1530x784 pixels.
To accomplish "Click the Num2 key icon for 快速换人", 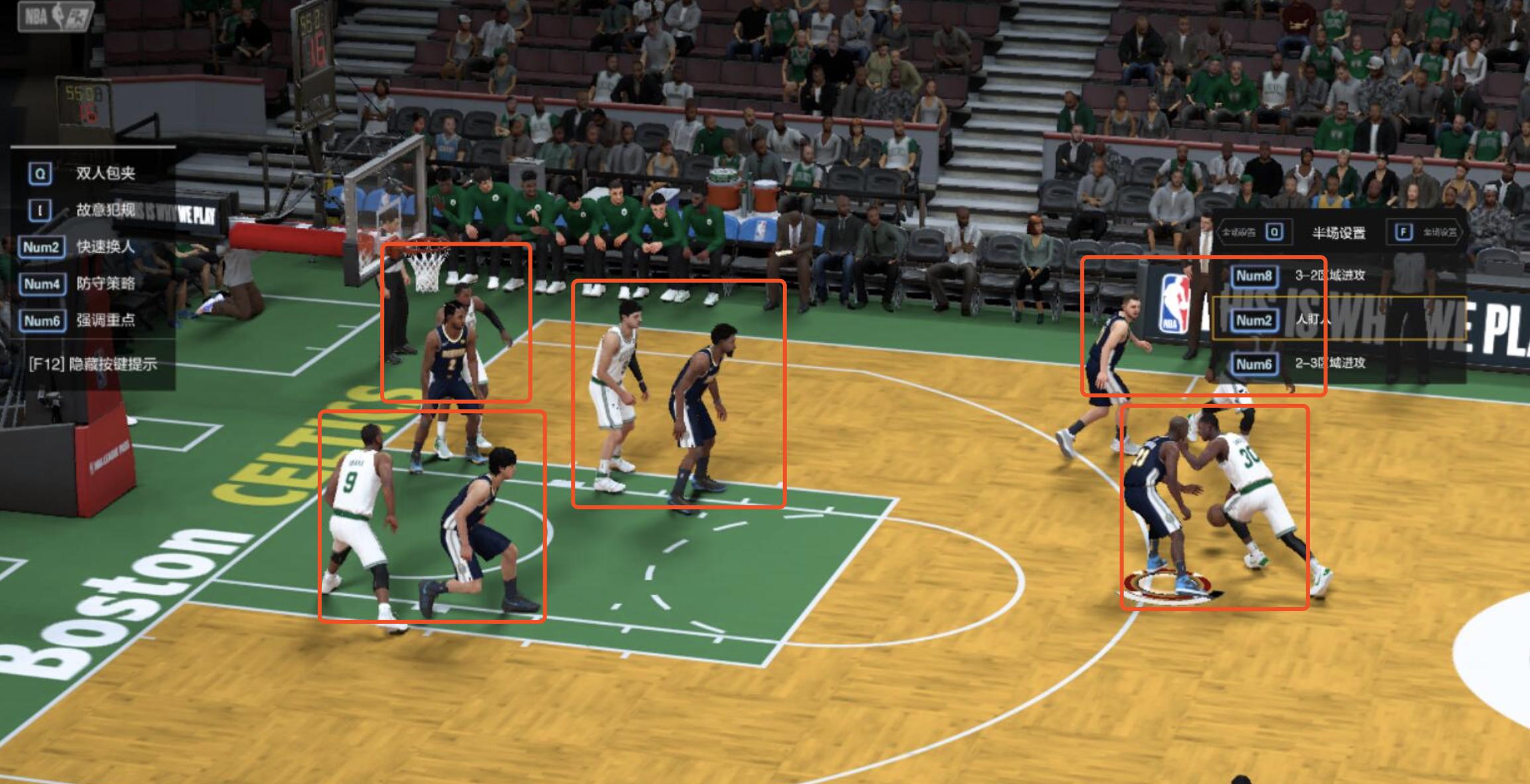I will point(42,246).
